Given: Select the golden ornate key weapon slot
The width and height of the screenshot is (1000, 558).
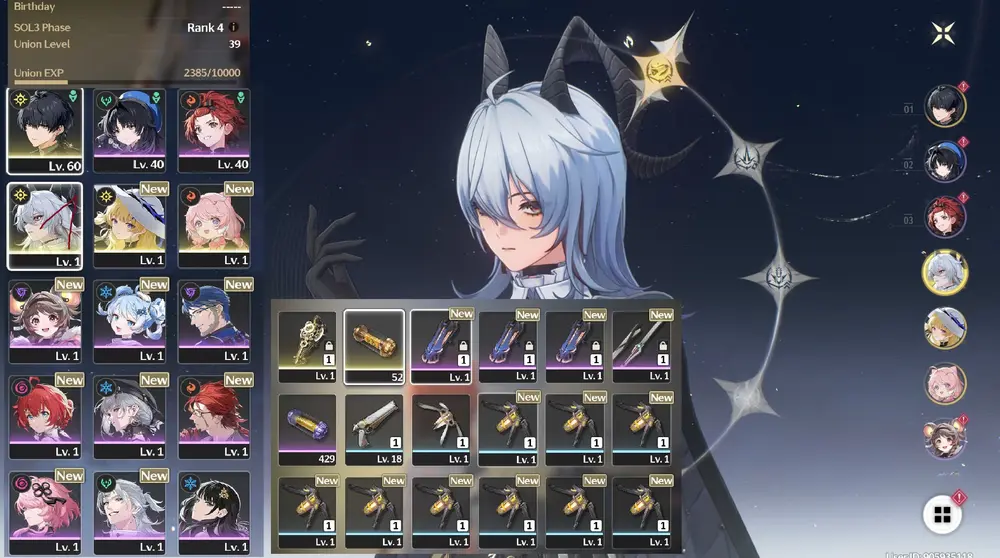Looking at the screenshot, I should tap(307, 346).
